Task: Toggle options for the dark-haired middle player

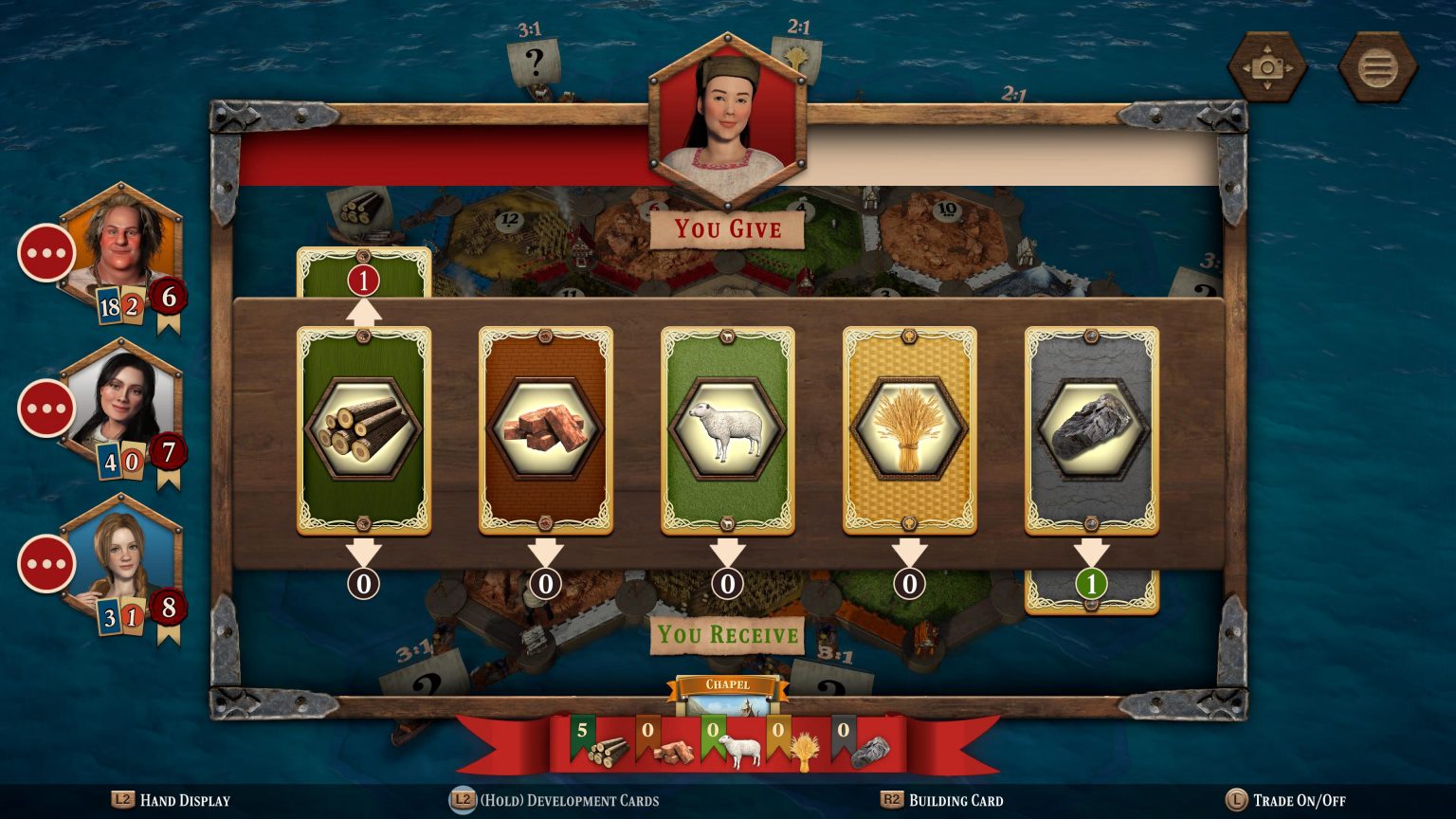Action: click(x=45, y=408)
